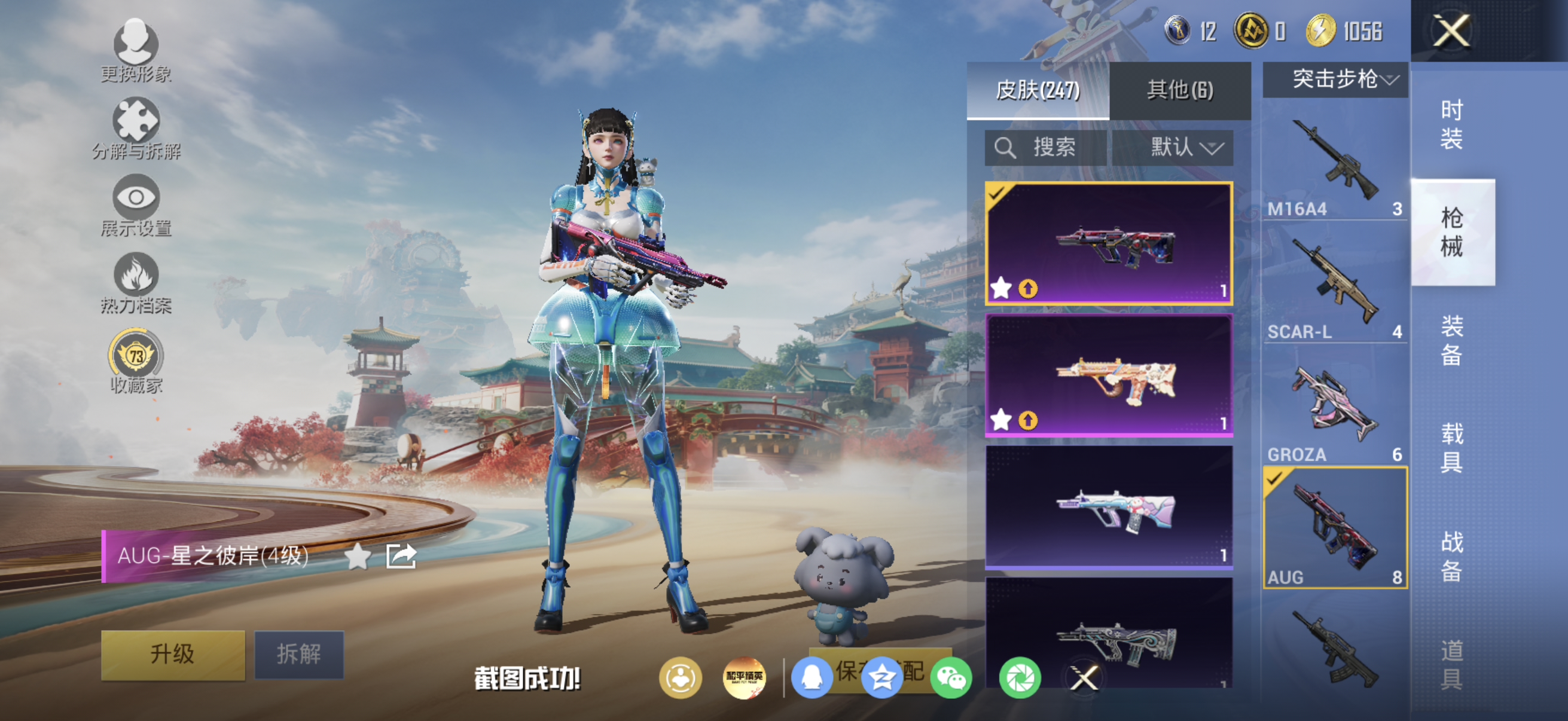
Task: Select the SCAR-L rifle entry
Action: pos(1335,286)
